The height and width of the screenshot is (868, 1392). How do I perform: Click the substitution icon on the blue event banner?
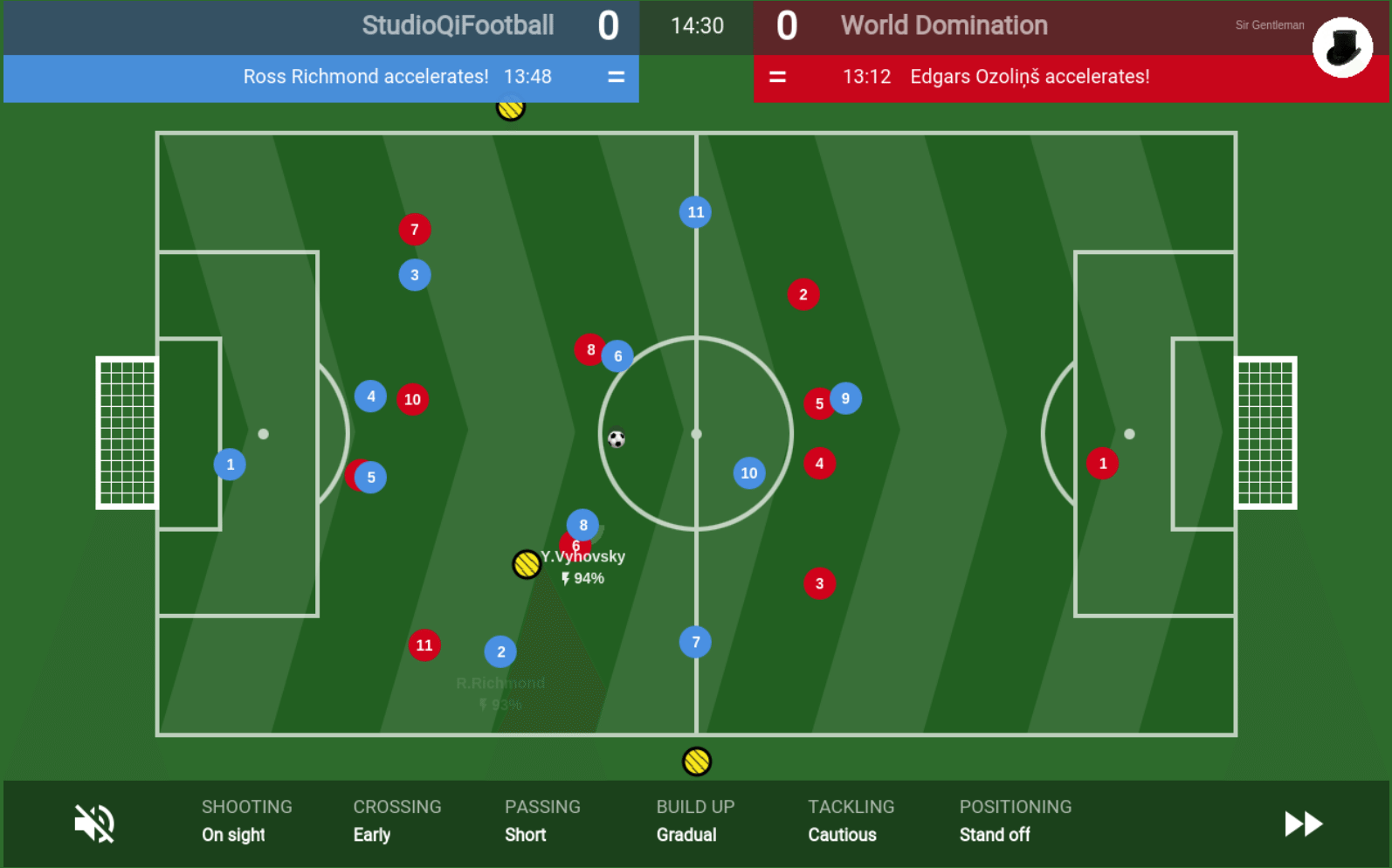[616, 77]
